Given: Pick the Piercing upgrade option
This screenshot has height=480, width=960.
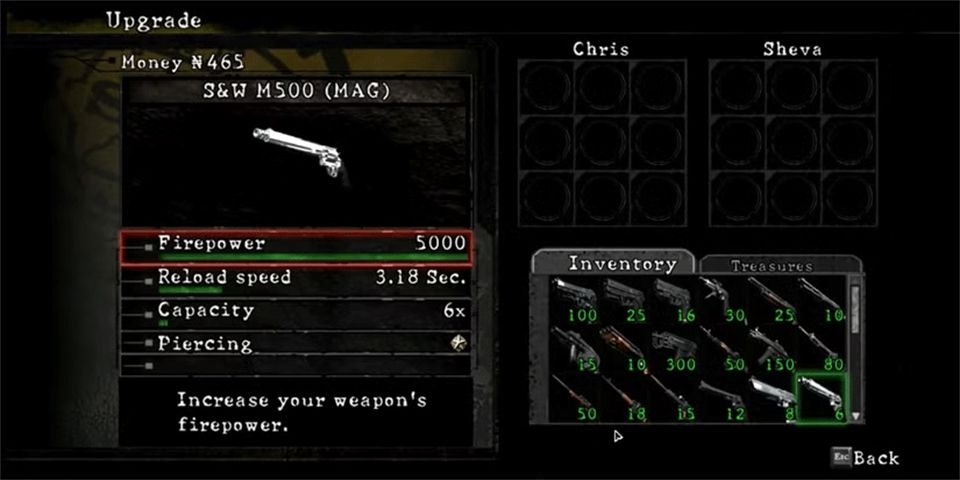Looking at the screenshot, I should pyautogui.click(x=295, y=343).
